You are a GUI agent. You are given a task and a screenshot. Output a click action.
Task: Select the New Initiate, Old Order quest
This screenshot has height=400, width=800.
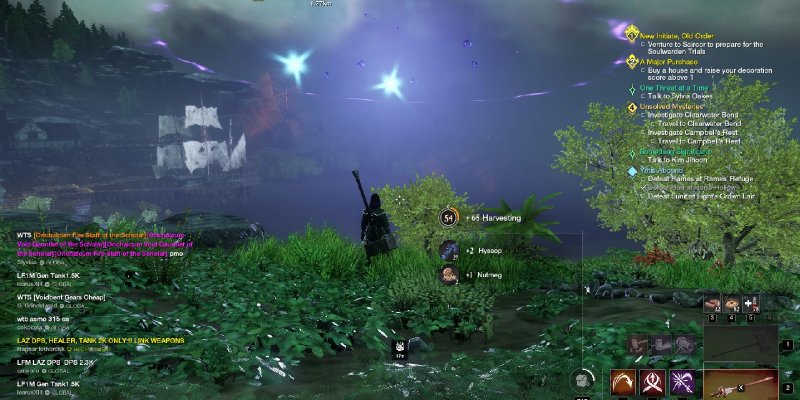click(672, 35)
